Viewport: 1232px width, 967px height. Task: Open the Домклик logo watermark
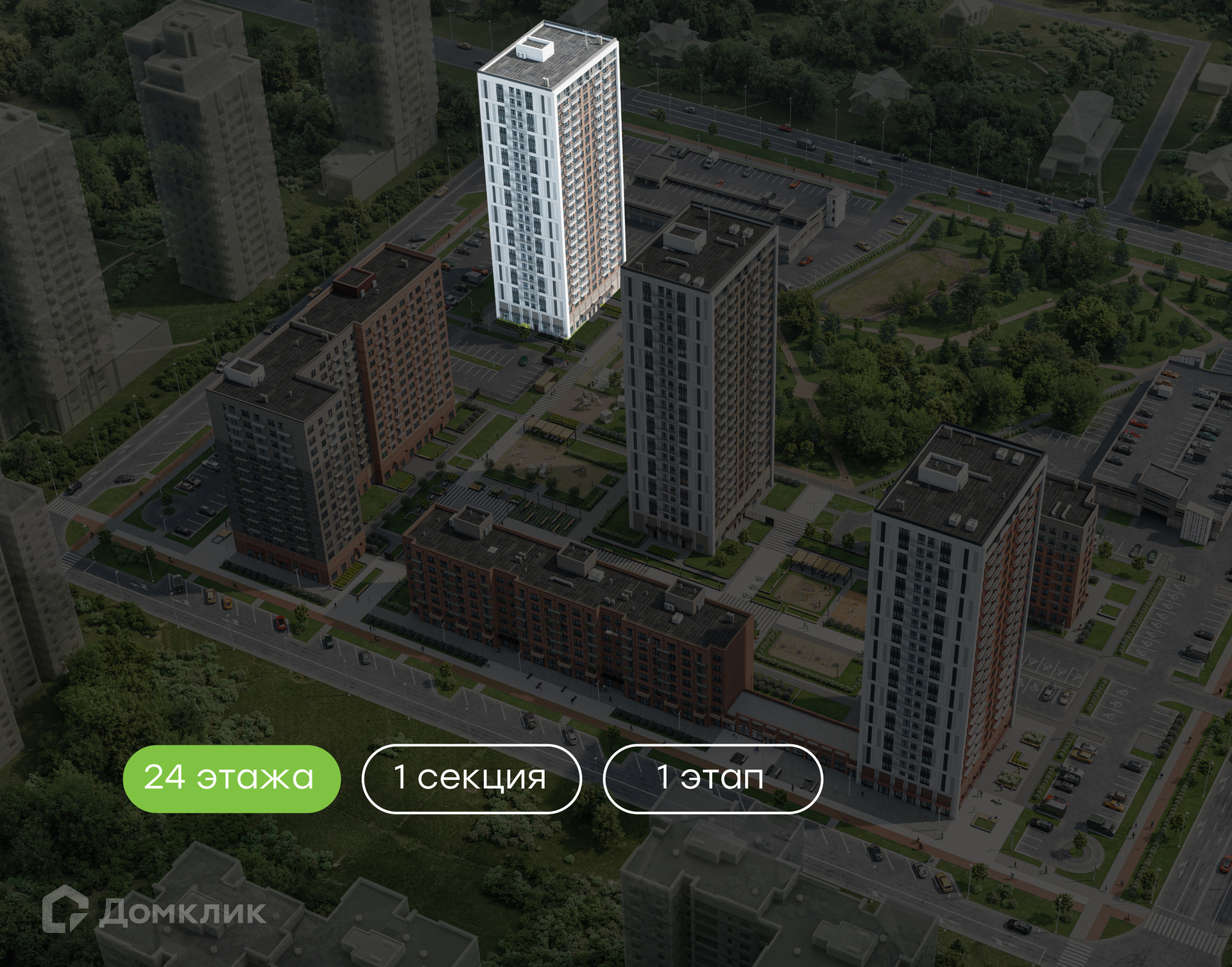point(154,910)
